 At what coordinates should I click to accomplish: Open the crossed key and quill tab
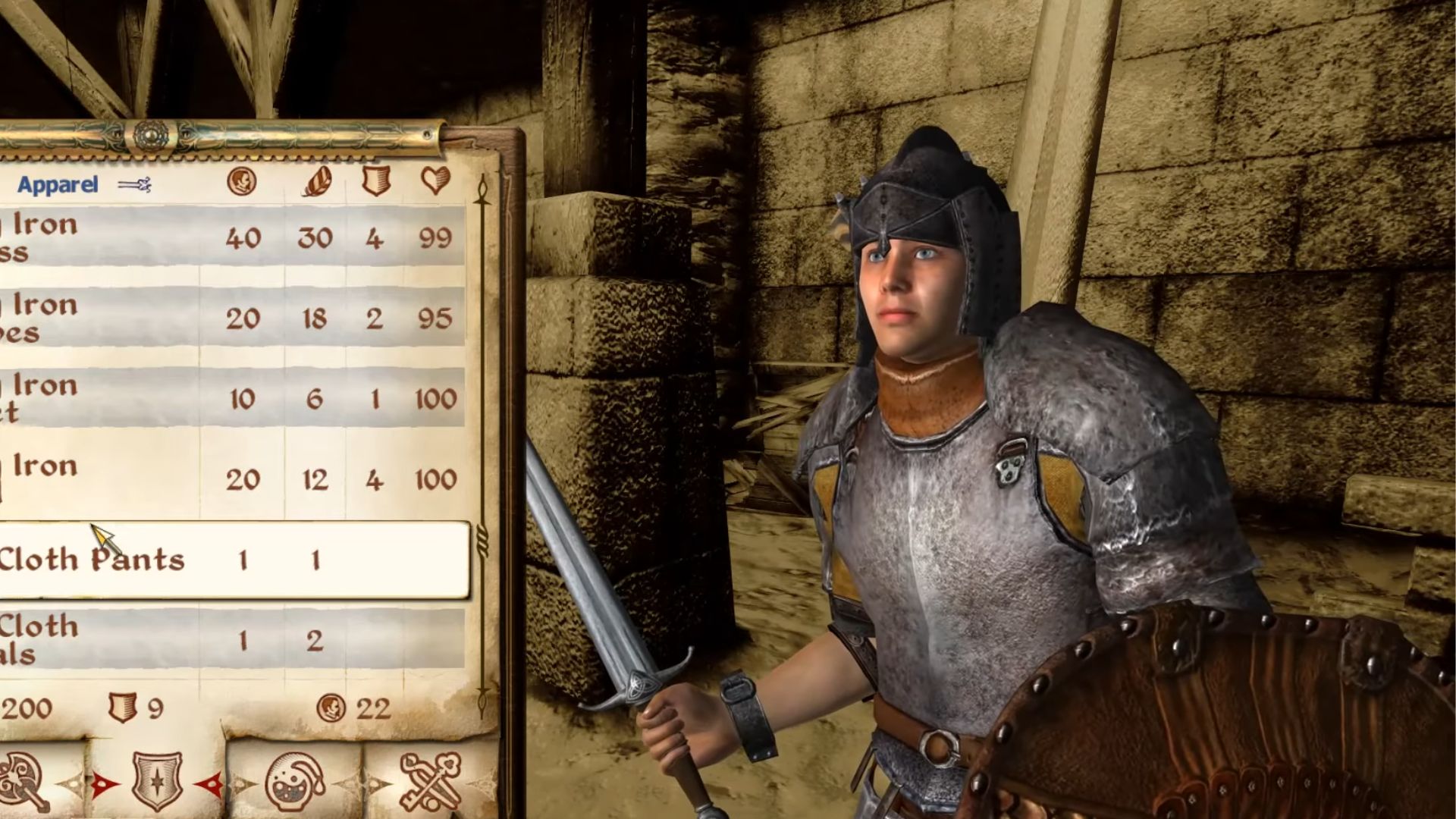(x=429, y=781)
